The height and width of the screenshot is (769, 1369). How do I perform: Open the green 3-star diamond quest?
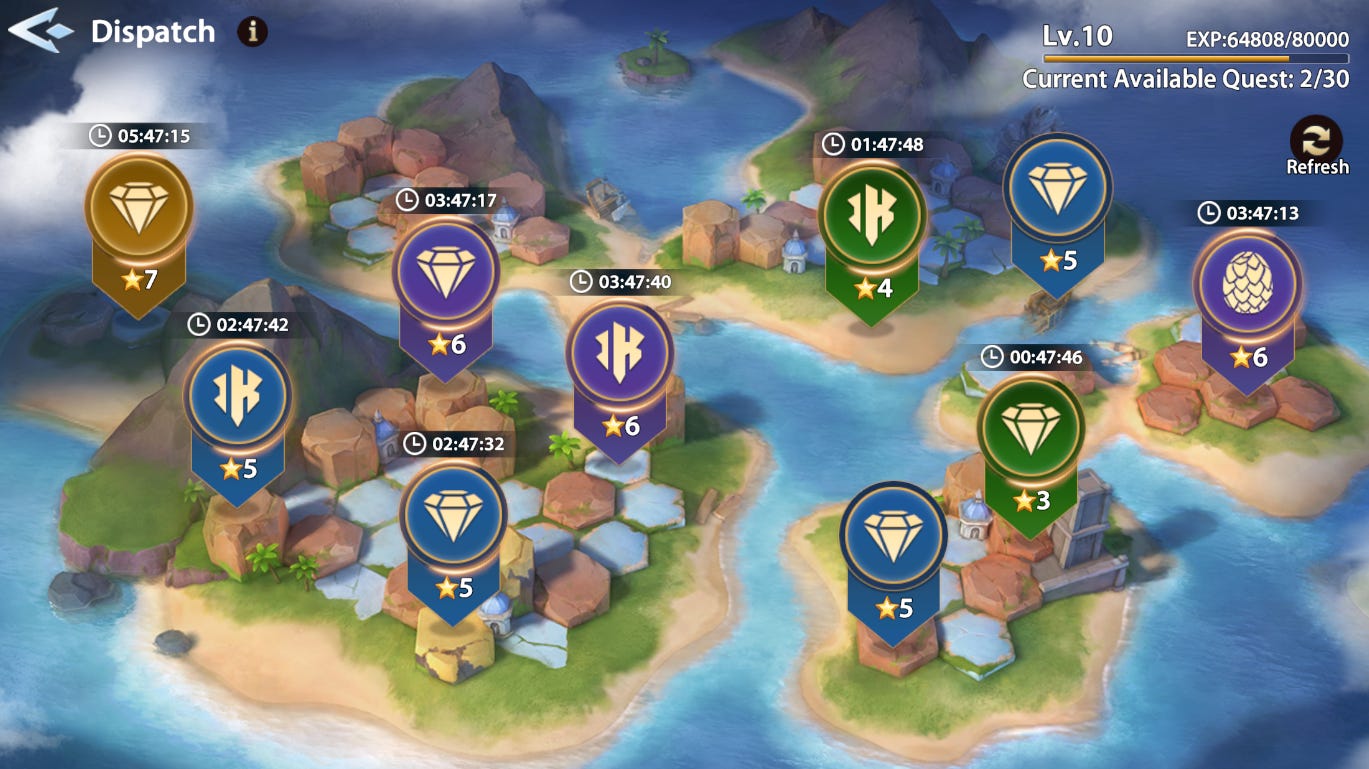pos(1029,429)
